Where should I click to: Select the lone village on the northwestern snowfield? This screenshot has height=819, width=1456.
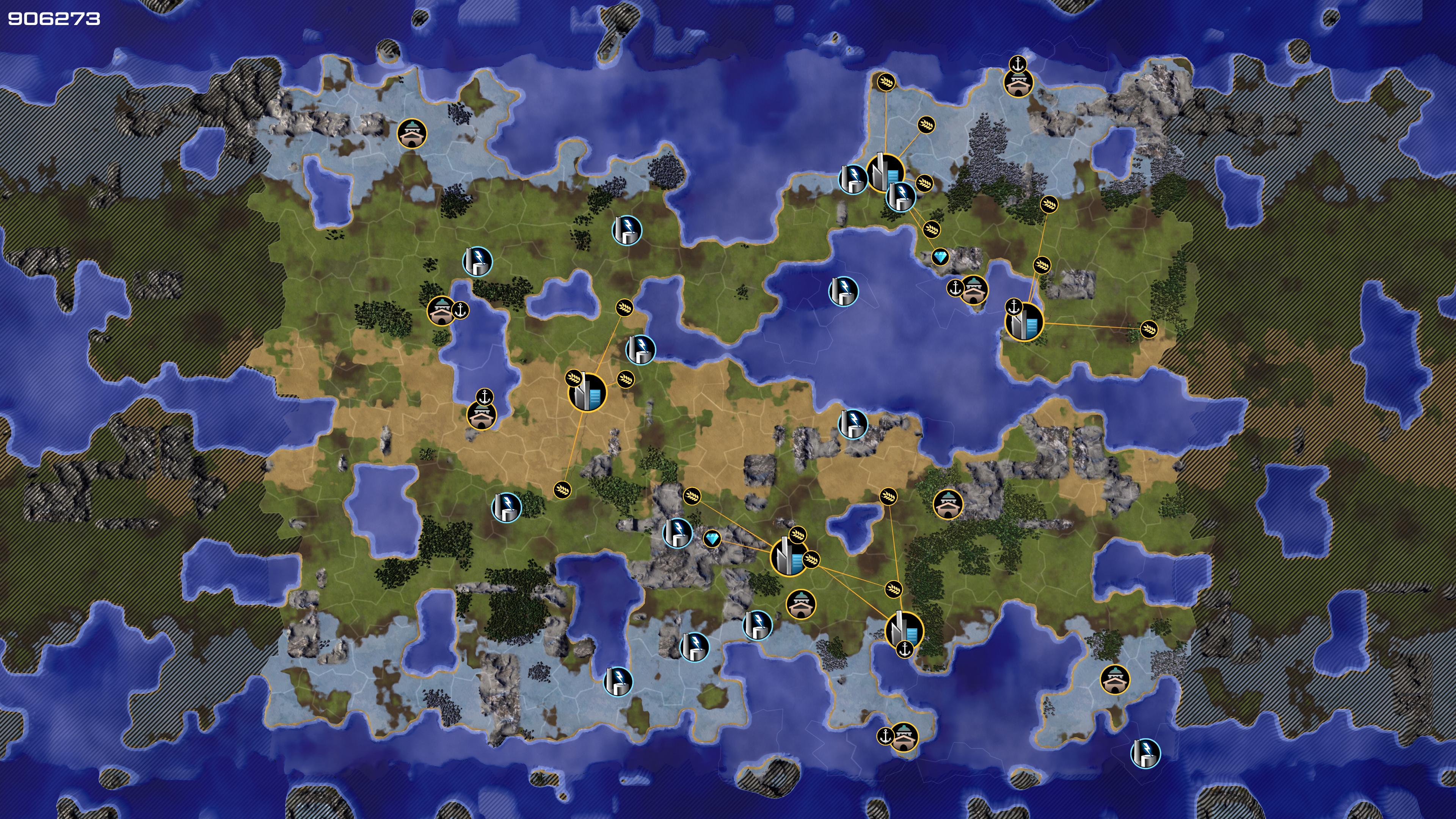[x=411, y=133]
